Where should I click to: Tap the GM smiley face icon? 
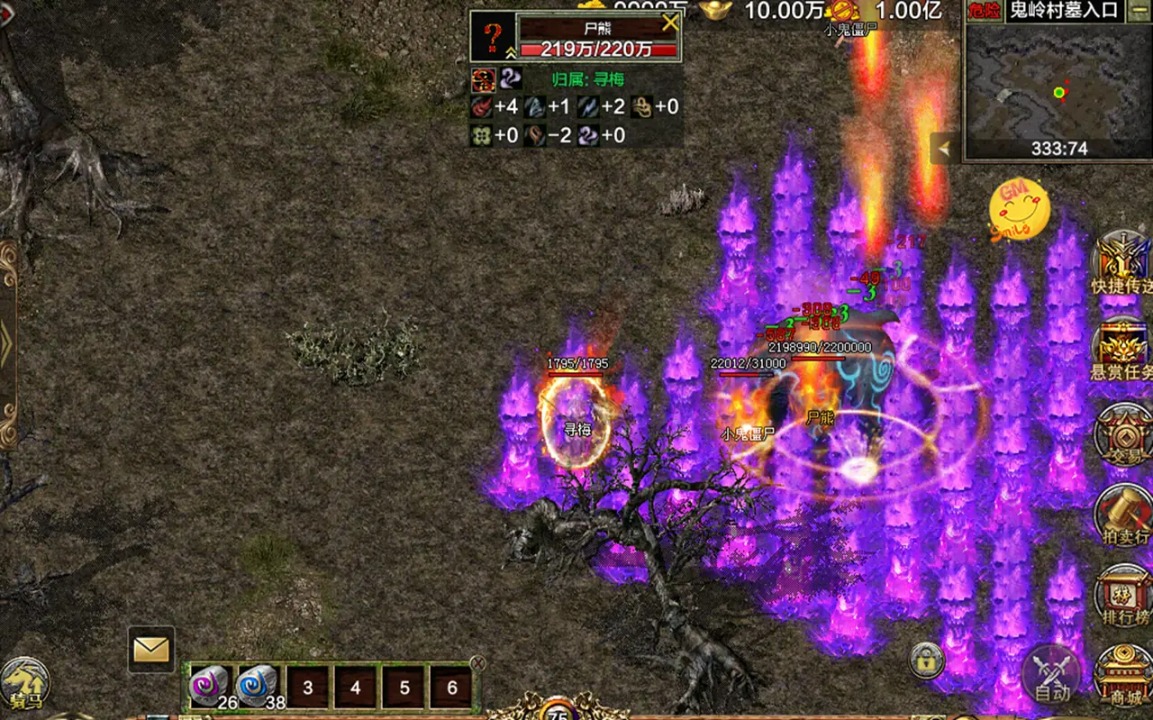[x=1019, y=209]
